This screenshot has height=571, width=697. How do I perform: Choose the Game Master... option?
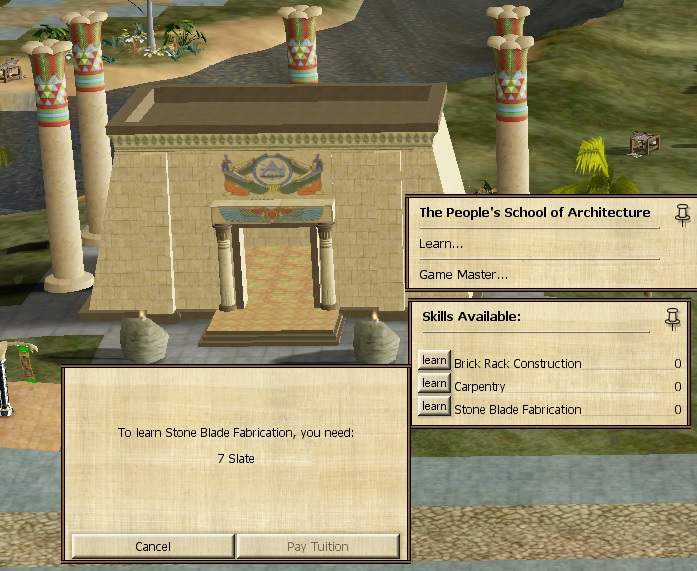463,274
